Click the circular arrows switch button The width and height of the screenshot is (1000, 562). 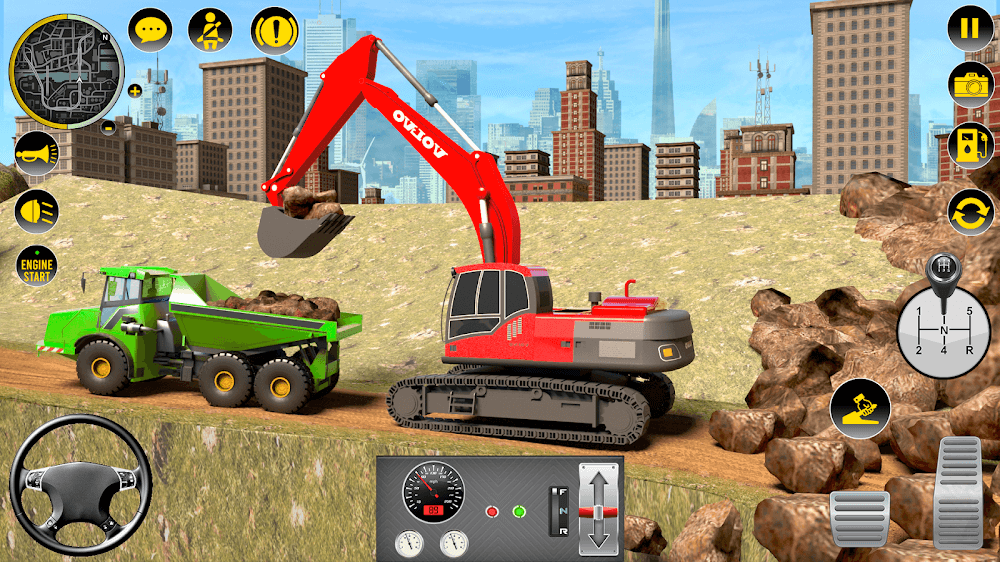(x=970, y=213)
